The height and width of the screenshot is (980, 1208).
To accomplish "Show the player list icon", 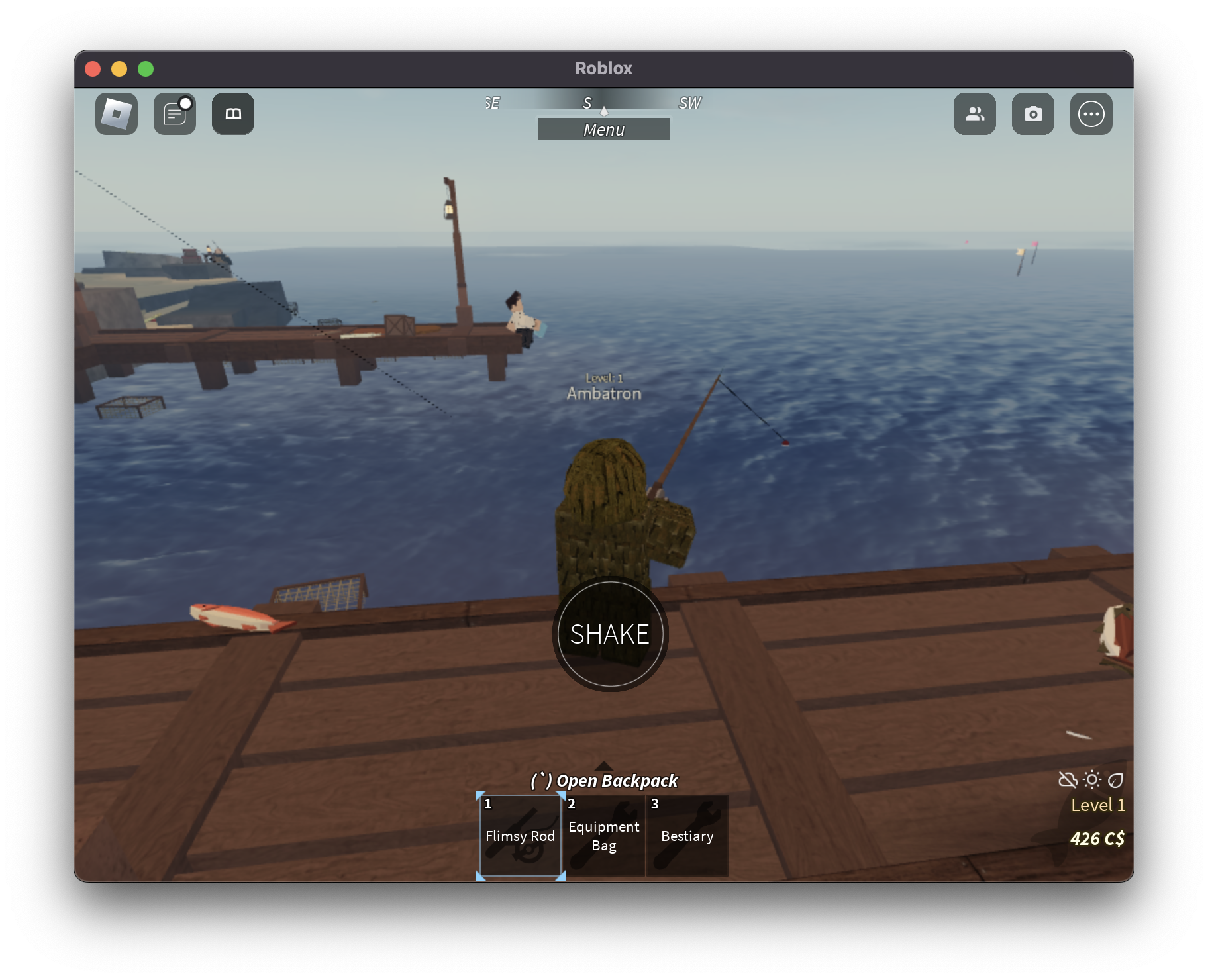I will 974,114.
